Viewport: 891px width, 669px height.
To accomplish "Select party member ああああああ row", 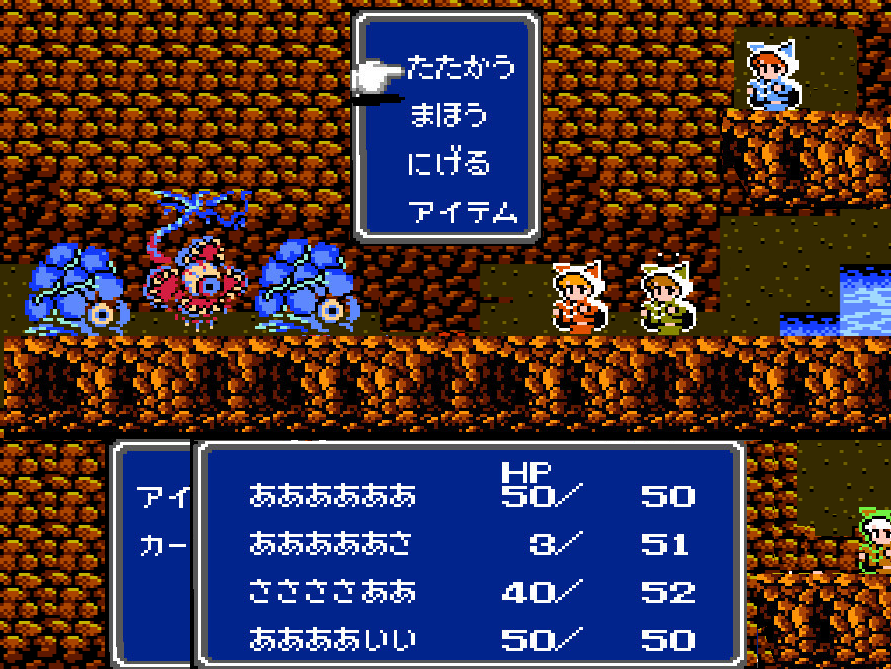I will point(332,496).
